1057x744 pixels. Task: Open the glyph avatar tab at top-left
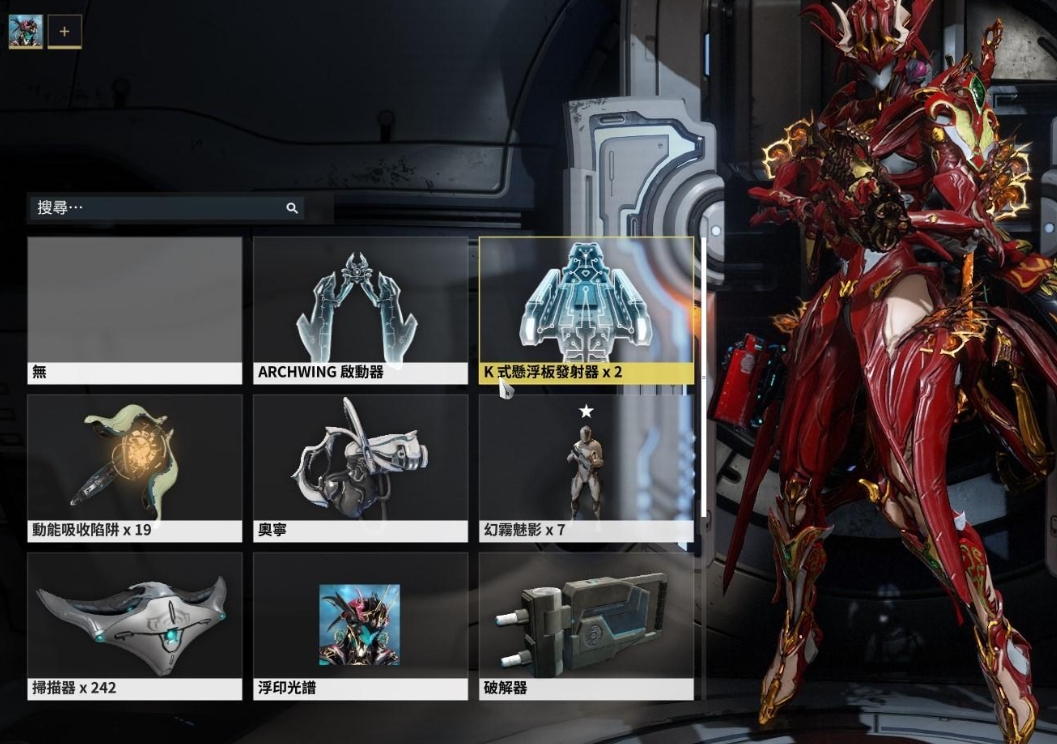pyautogui.click(x=25, y=31)
